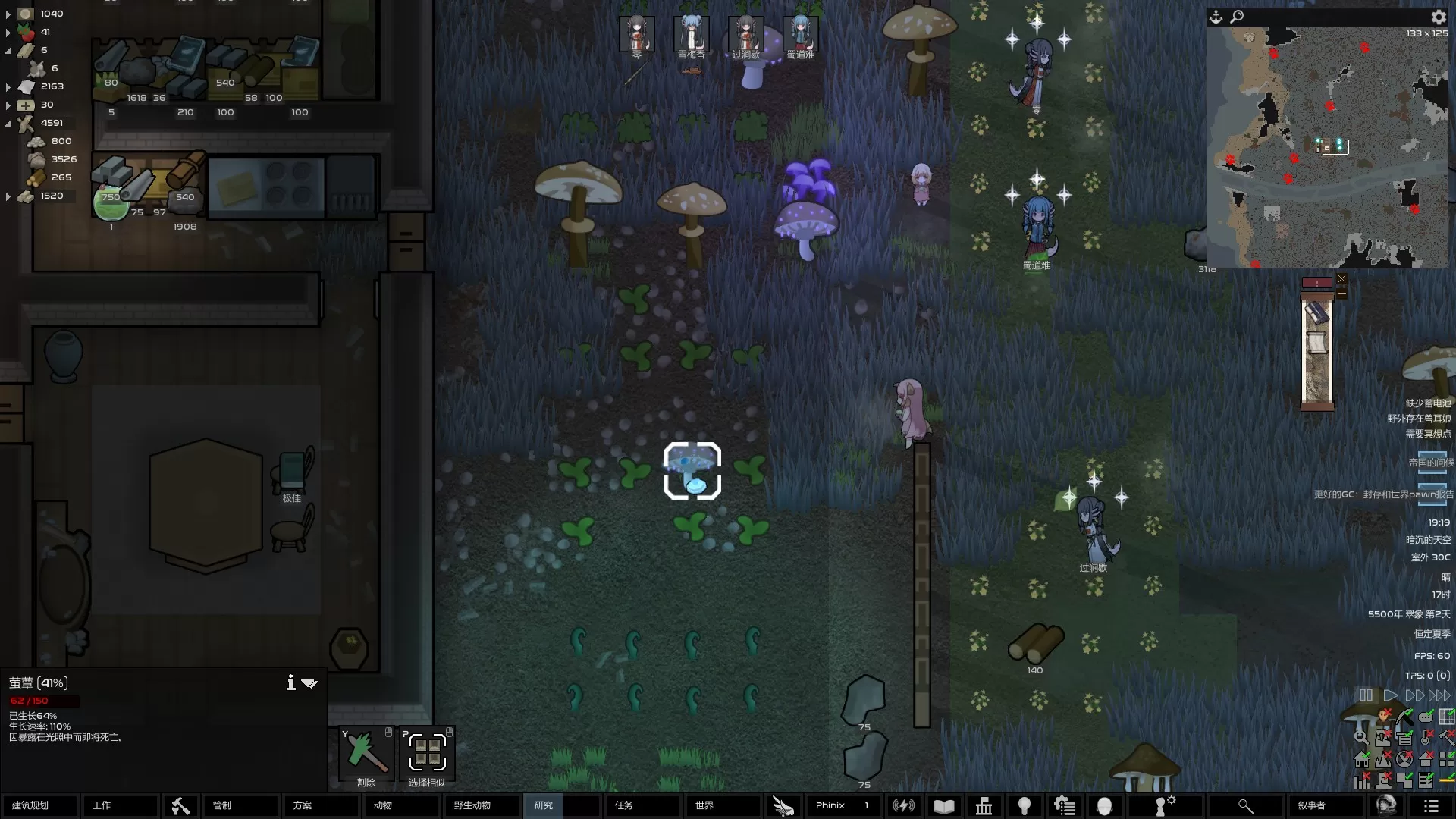Open the 缺少蓄电池 alert
Image resolution: width=1456 pixels, height=819 pixels.
pyautogui.click(x=1428, y=403)
